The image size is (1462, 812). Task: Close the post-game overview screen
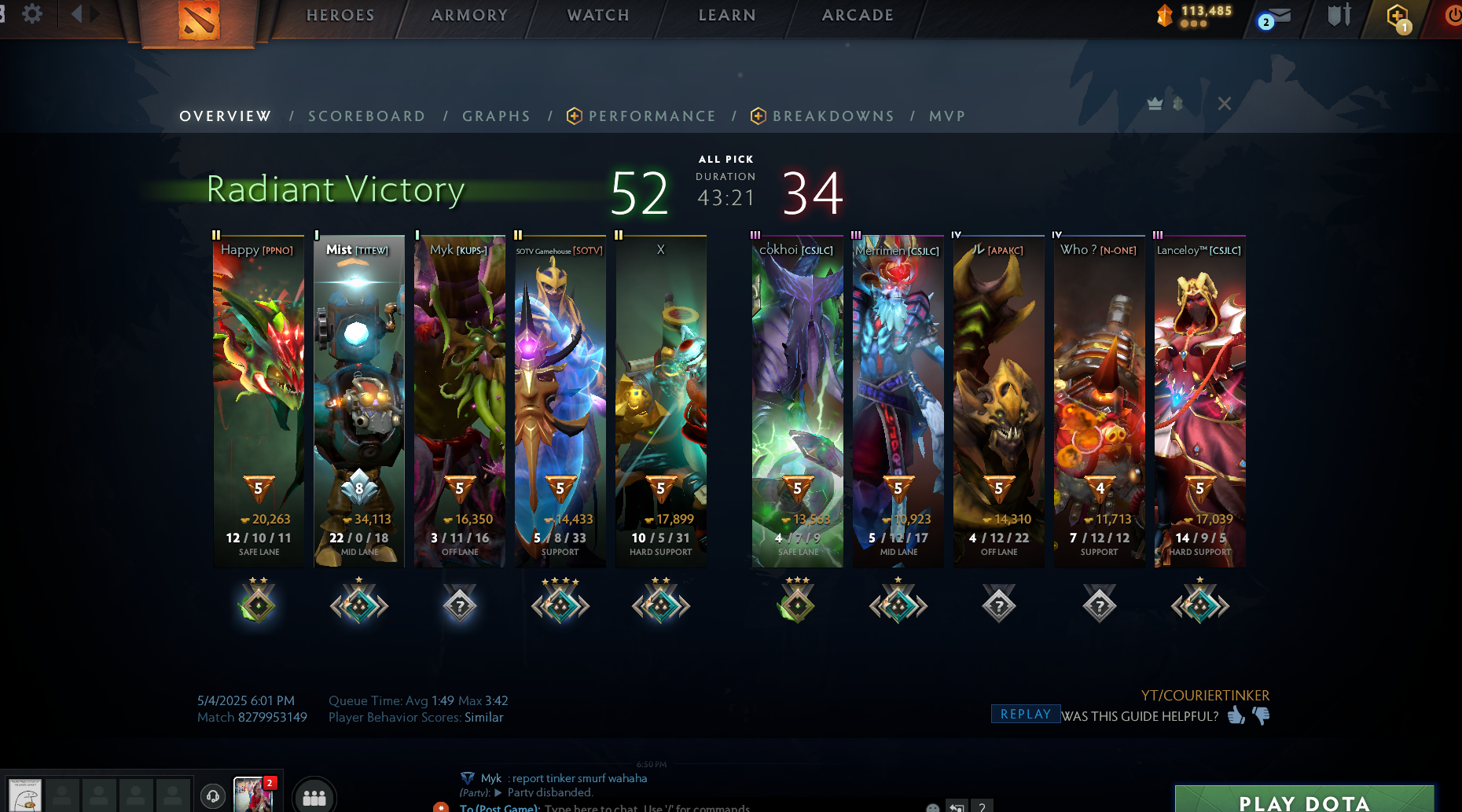click(x=1224, y=104)
